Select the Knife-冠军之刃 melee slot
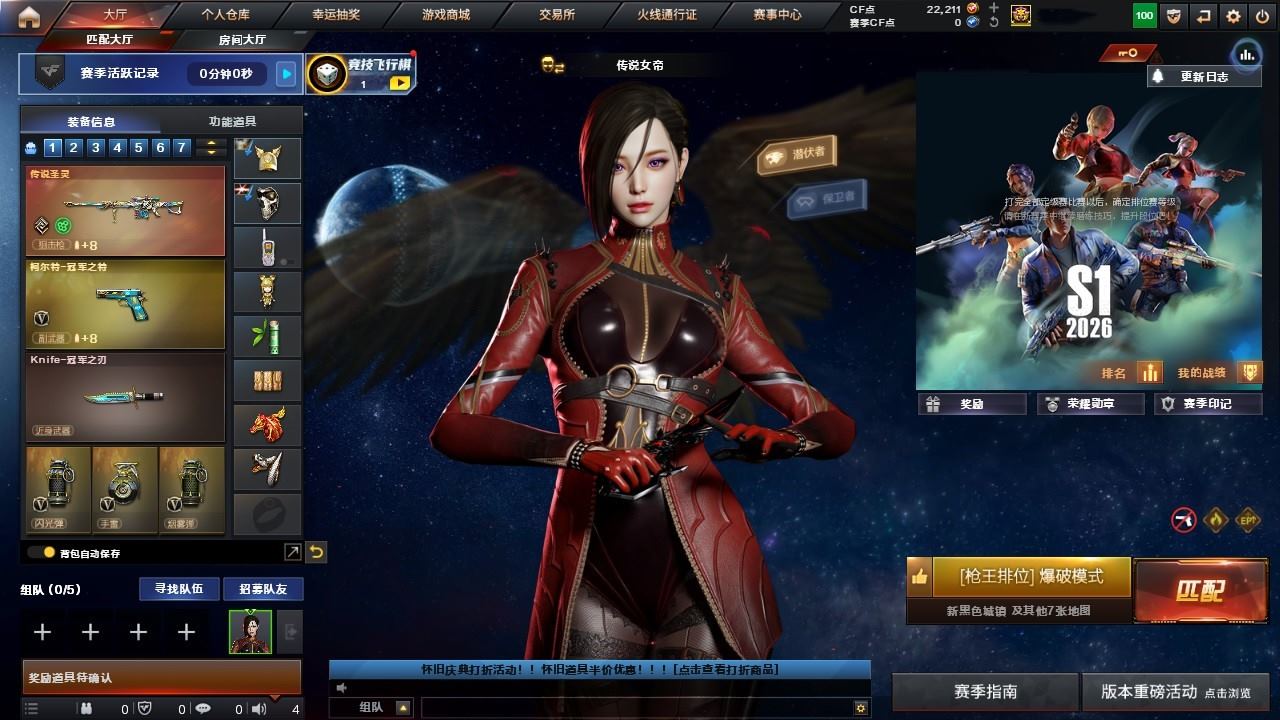 (x=125, y=396)
